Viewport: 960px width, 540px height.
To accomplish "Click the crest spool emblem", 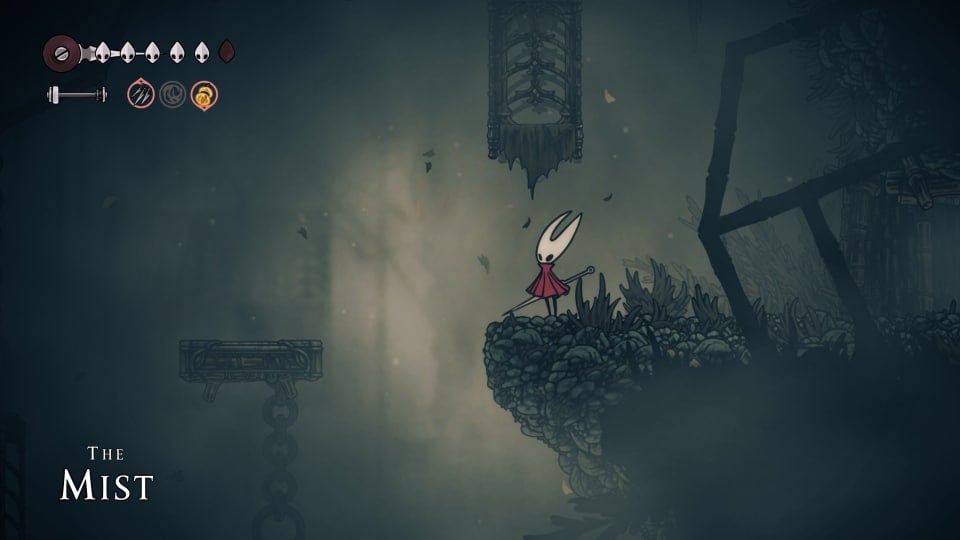I will click(62, 52).
